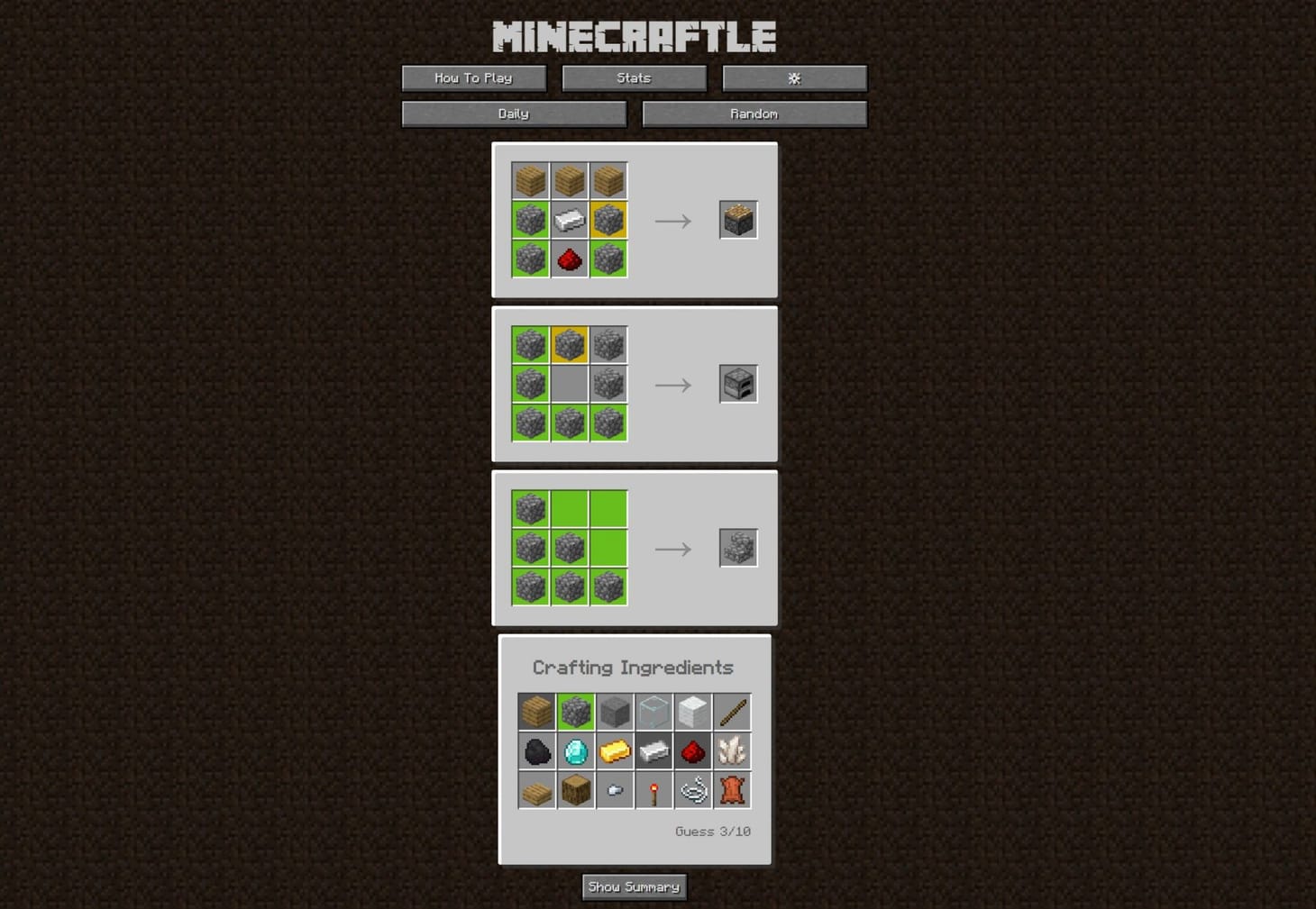
Task: Start a Random puzzle
Action: [754, 114]
